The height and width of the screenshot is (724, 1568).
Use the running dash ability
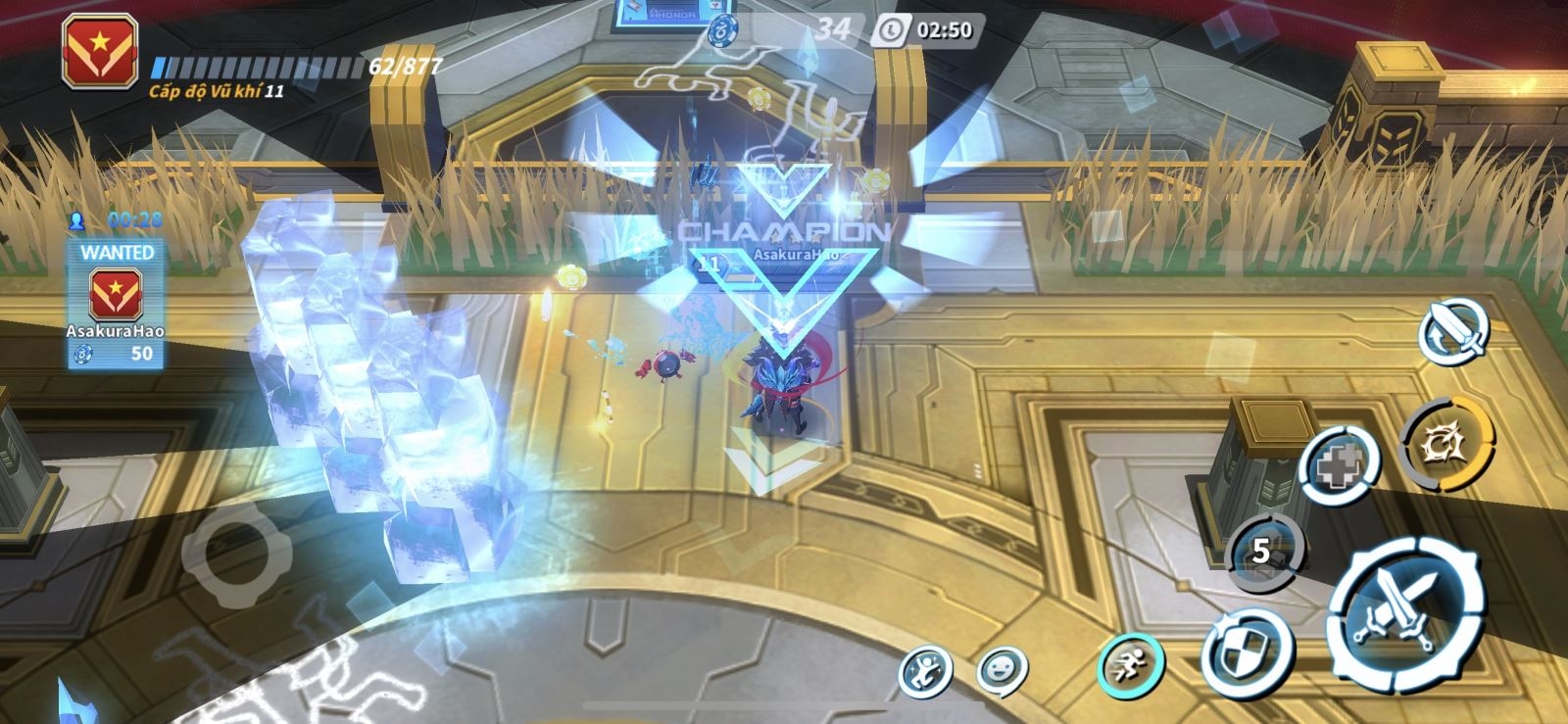click(1131, 667)
